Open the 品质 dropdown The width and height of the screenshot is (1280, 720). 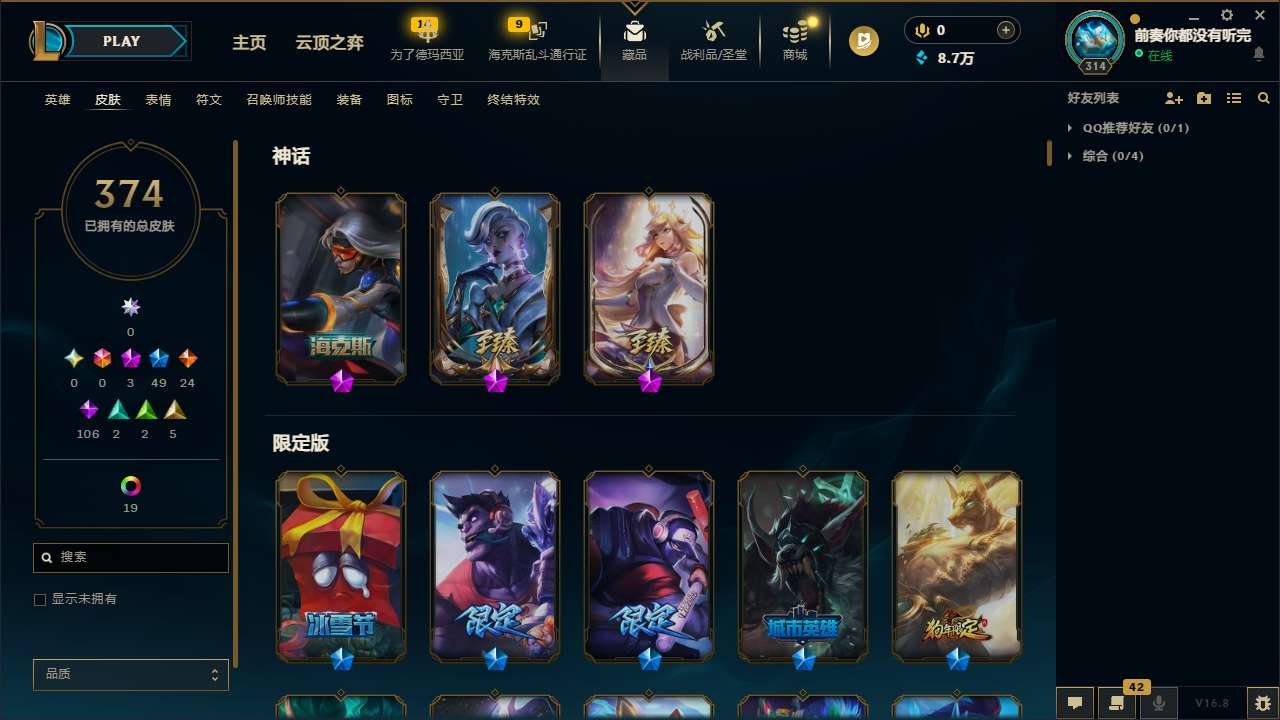130,674
